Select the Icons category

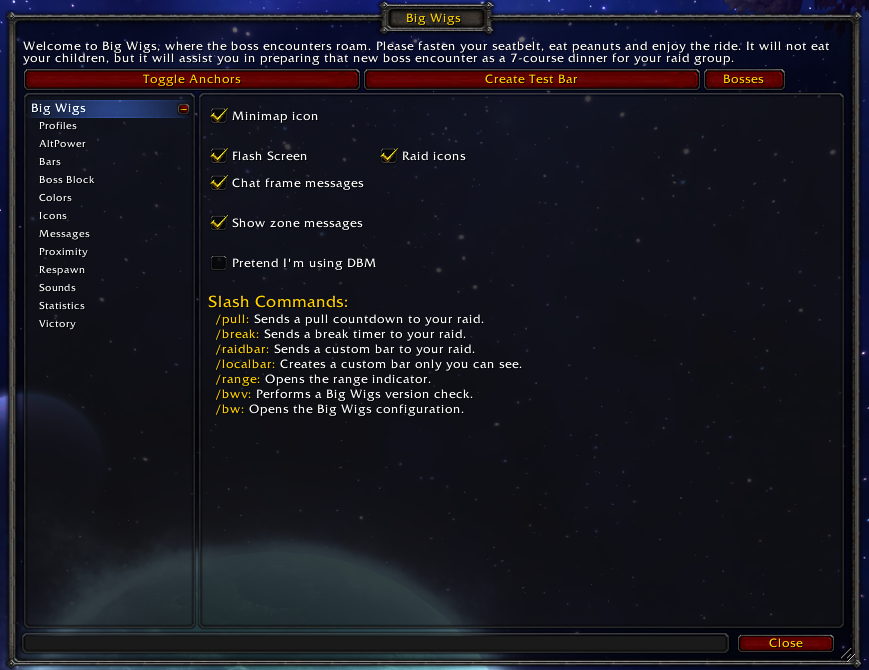pos(53,216)
